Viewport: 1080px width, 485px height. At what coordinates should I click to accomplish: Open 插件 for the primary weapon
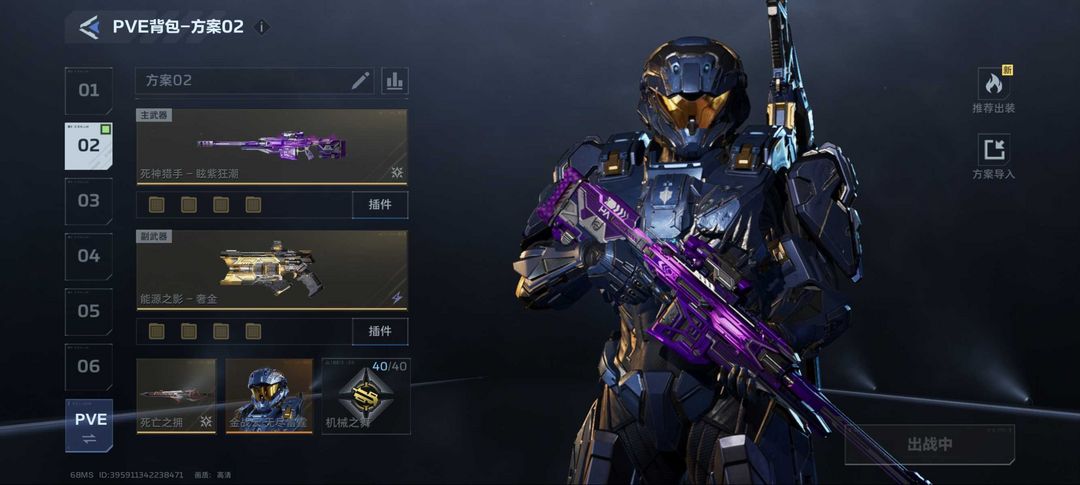[380, 205]
